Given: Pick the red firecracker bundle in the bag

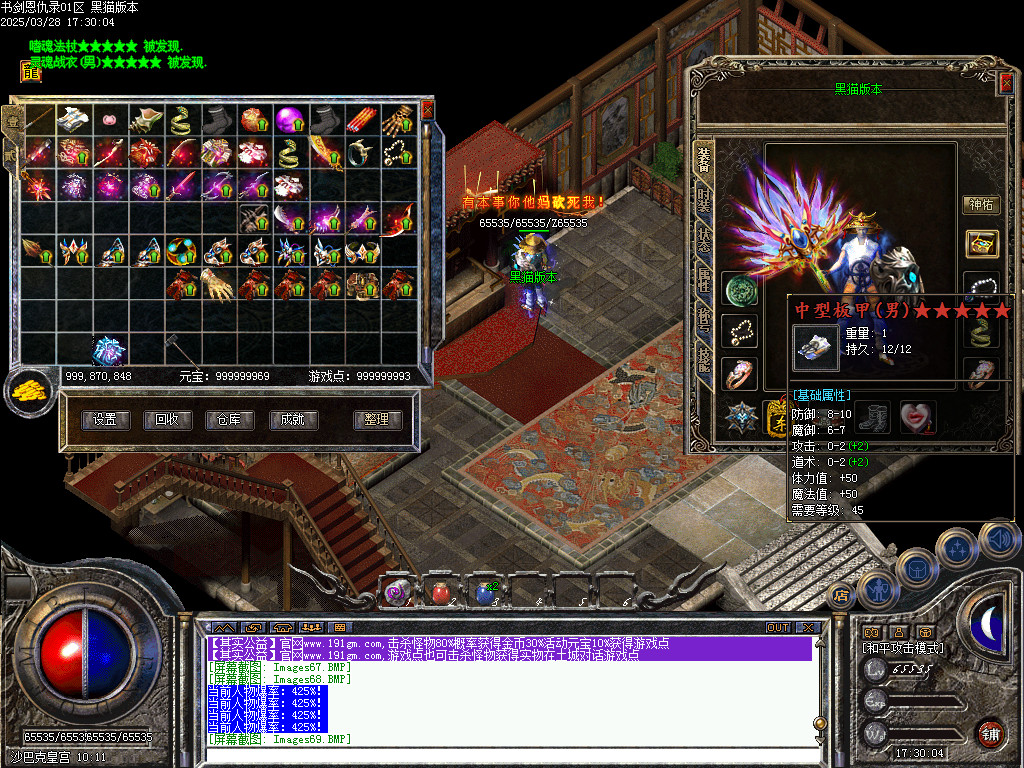Looking at the screenshot, I should (361, 120).
